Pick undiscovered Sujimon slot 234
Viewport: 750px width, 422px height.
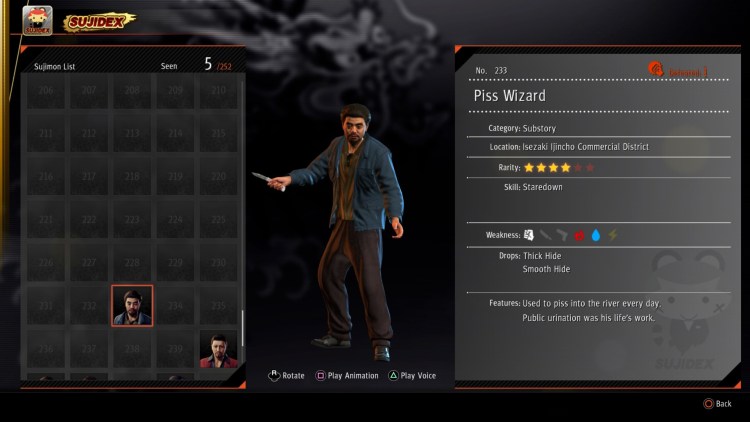[175, 305]
